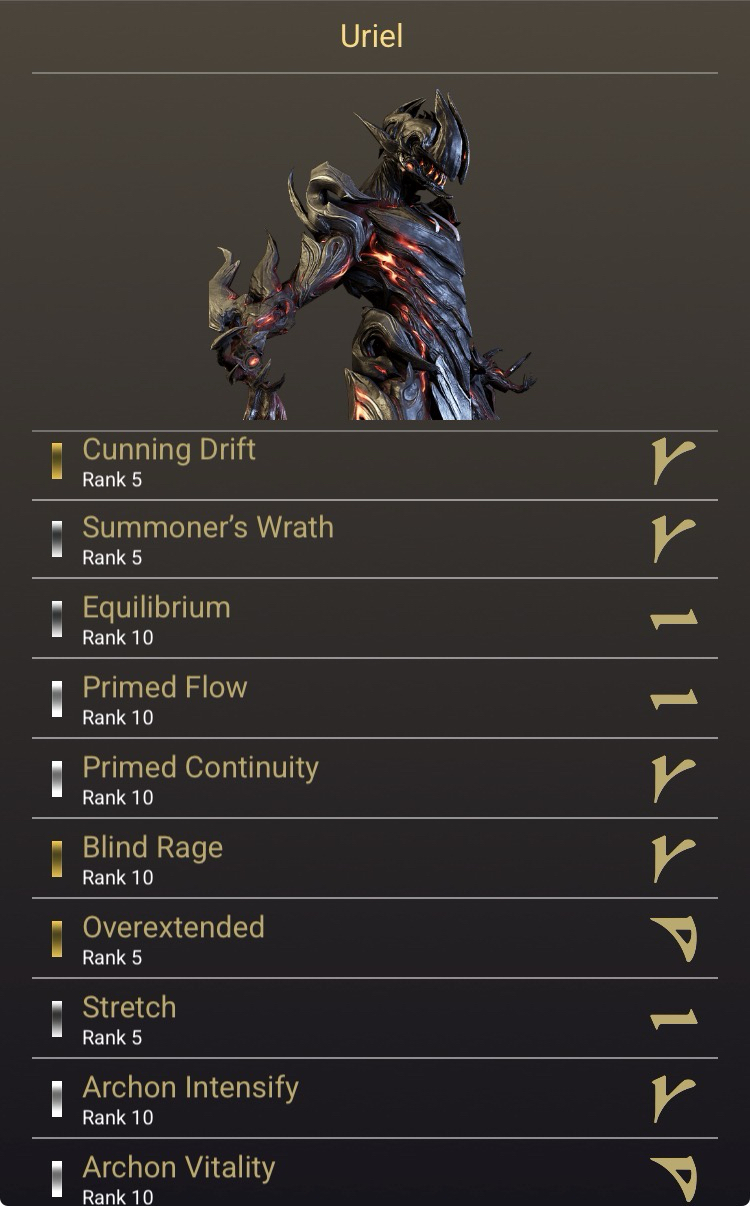Viewport: 750px width, 1206px height.
Task: Open the Primed Continuity mod entry
Action: pos(374,780)
